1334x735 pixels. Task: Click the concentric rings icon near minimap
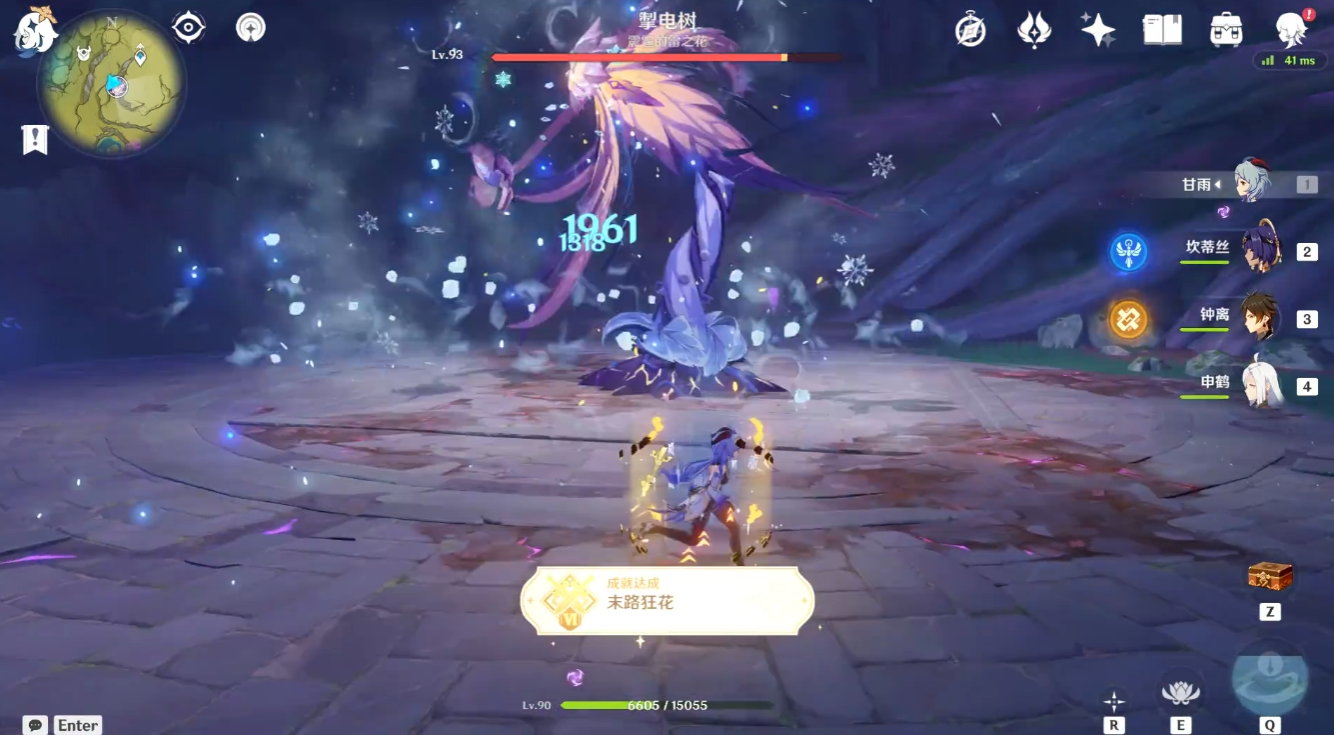tap(250, 27)
